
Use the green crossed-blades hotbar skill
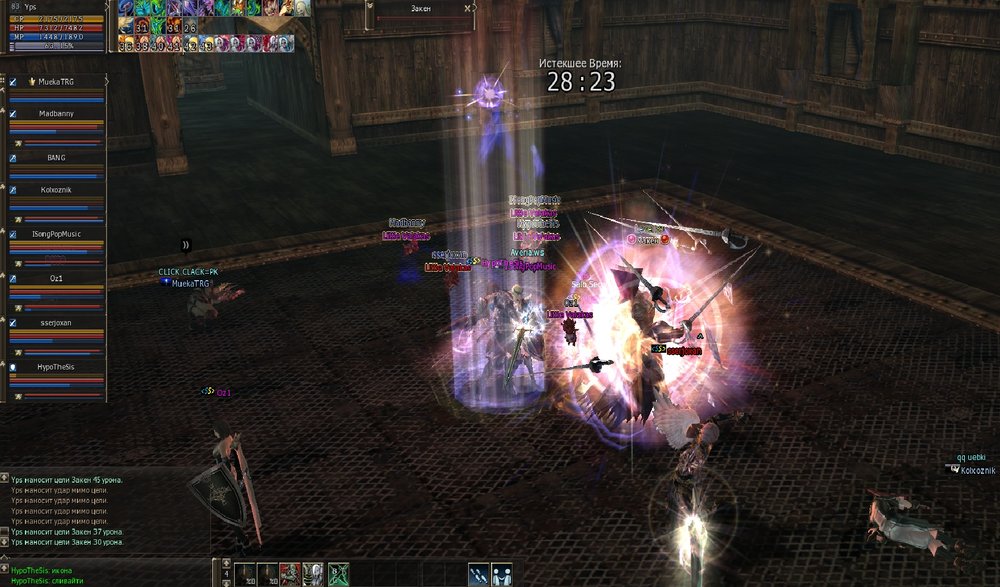click(x=339, y=573)
